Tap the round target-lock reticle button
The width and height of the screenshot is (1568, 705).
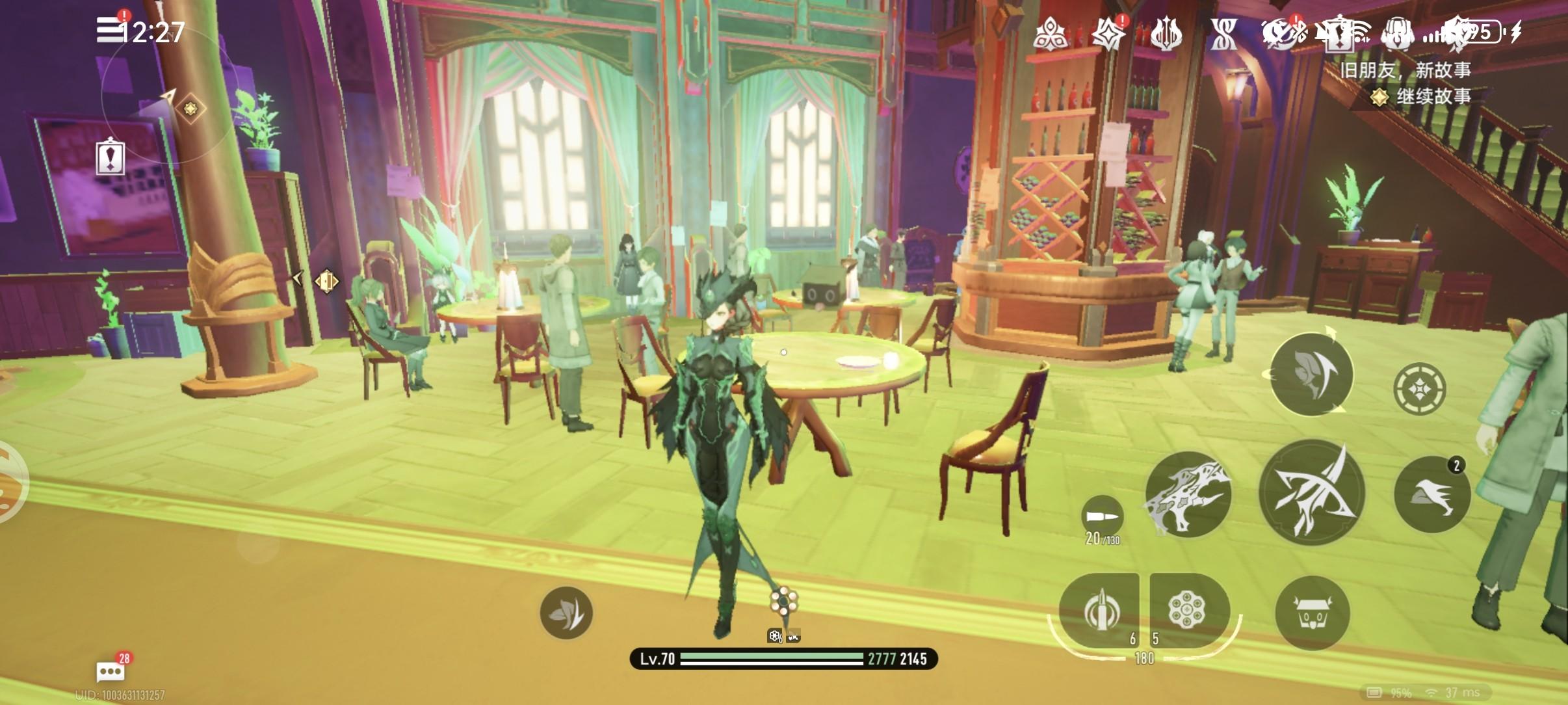[1419, 388]
